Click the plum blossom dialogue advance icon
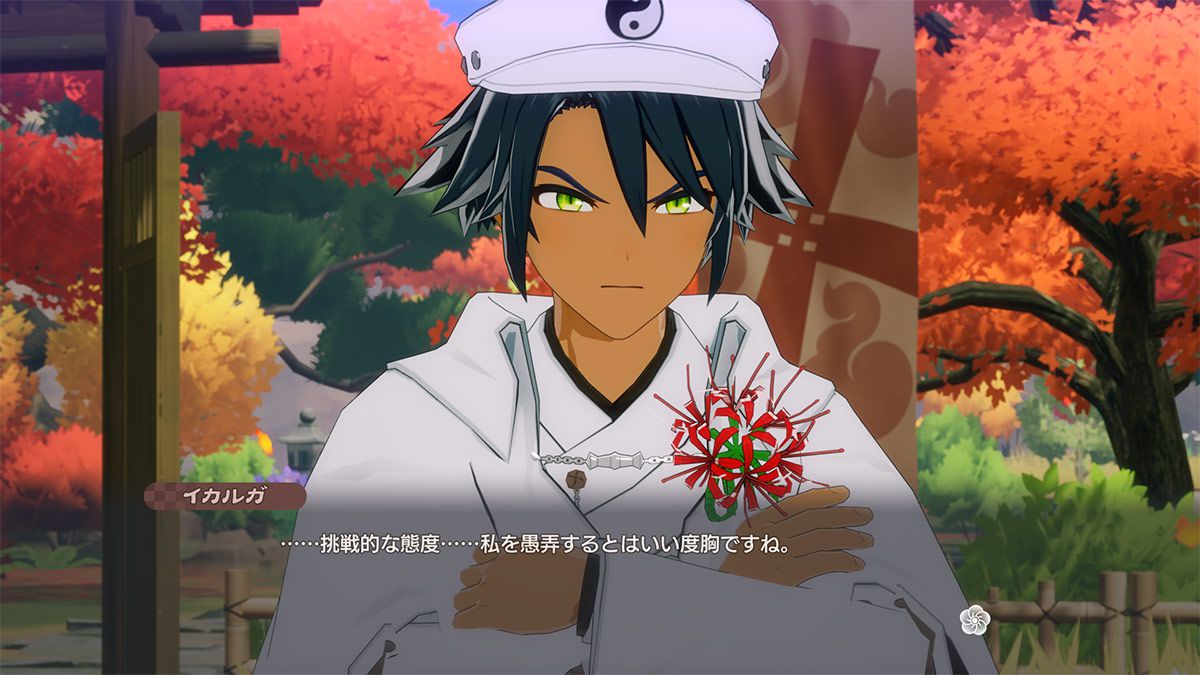1200x675 pixels. tap(973, 620)
